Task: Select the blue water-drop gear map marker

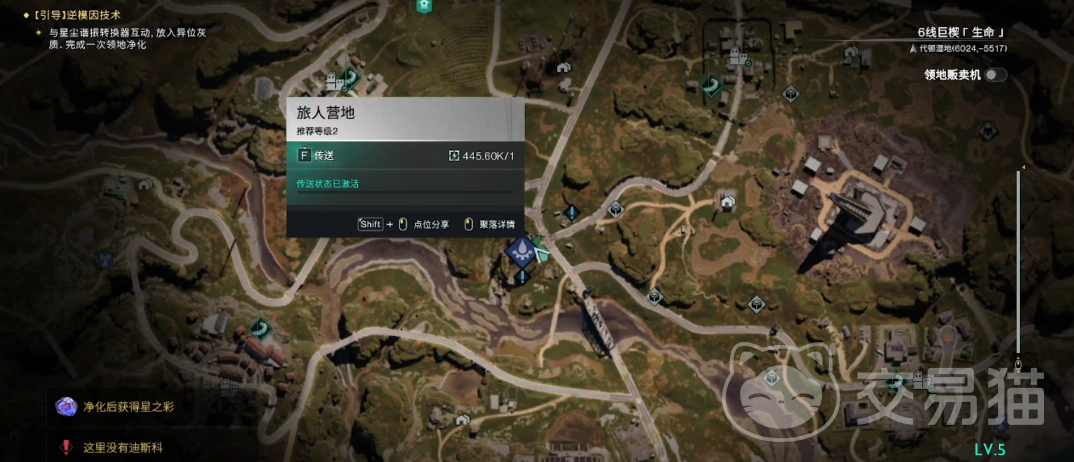Action: [520, 253]
